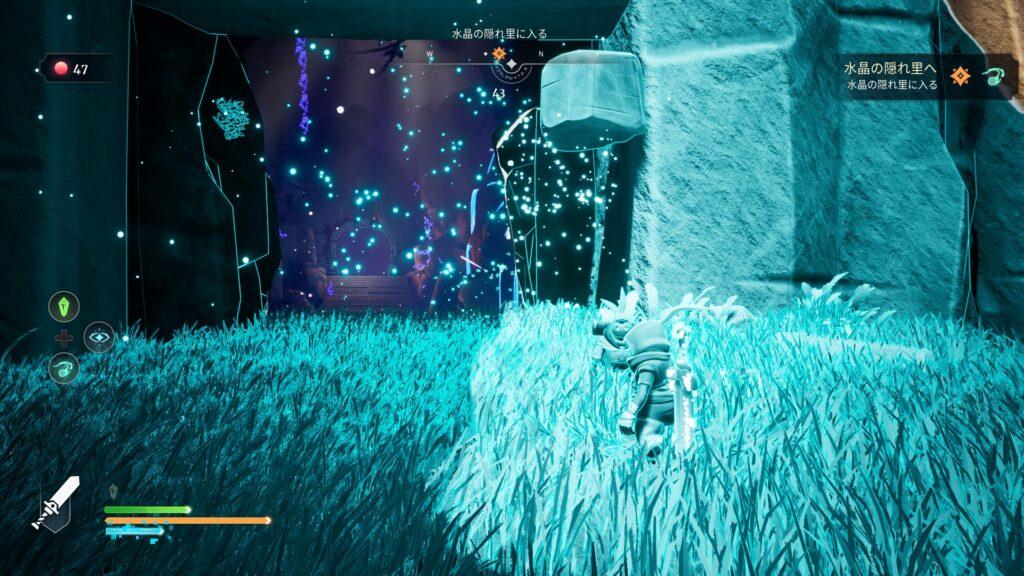Select the green crystal quick-slot icon
Screen dimensions: 1024x576
63,307
